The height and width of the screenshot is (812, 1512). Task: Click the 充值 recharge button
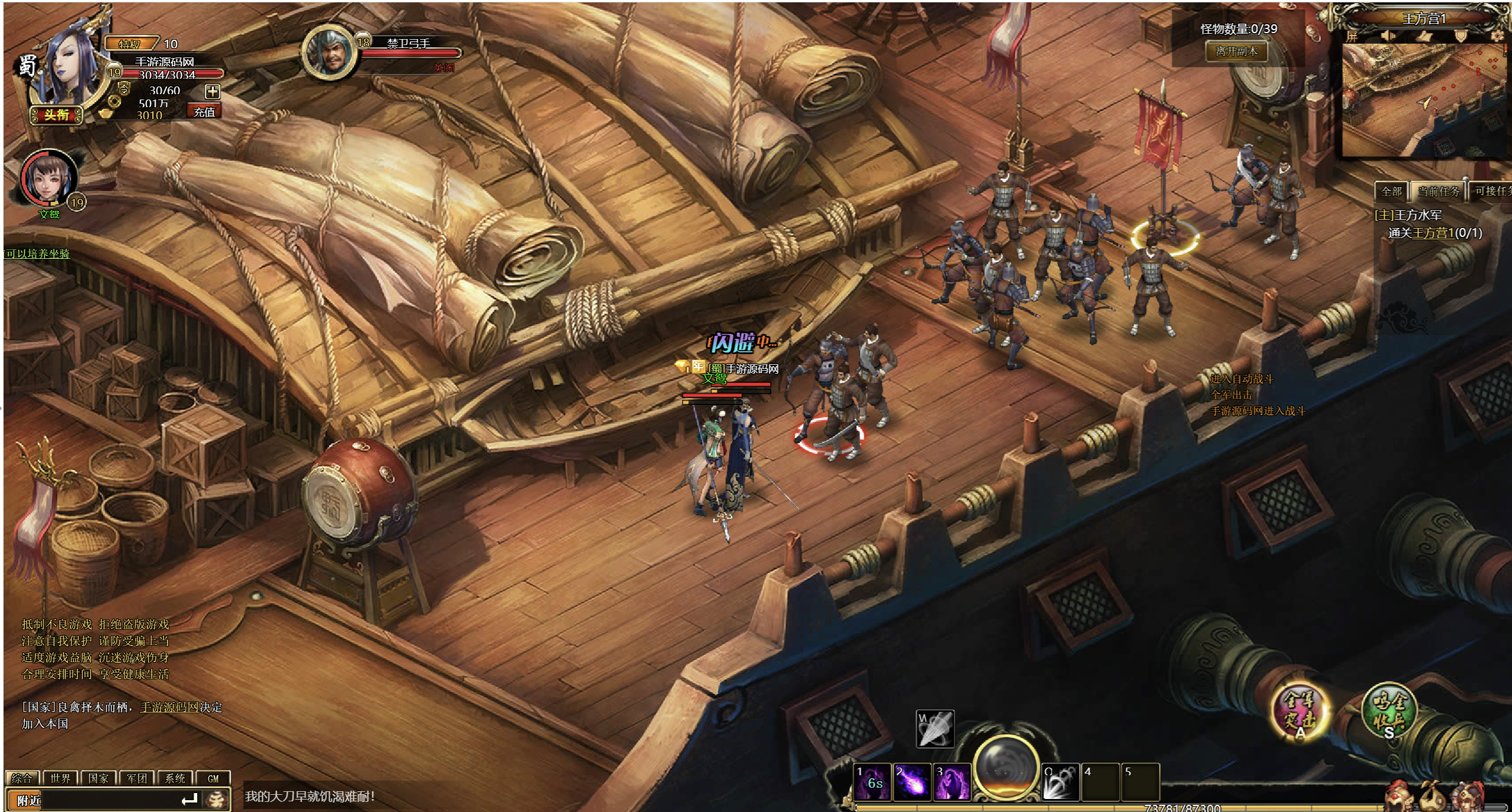pos(204,111)
